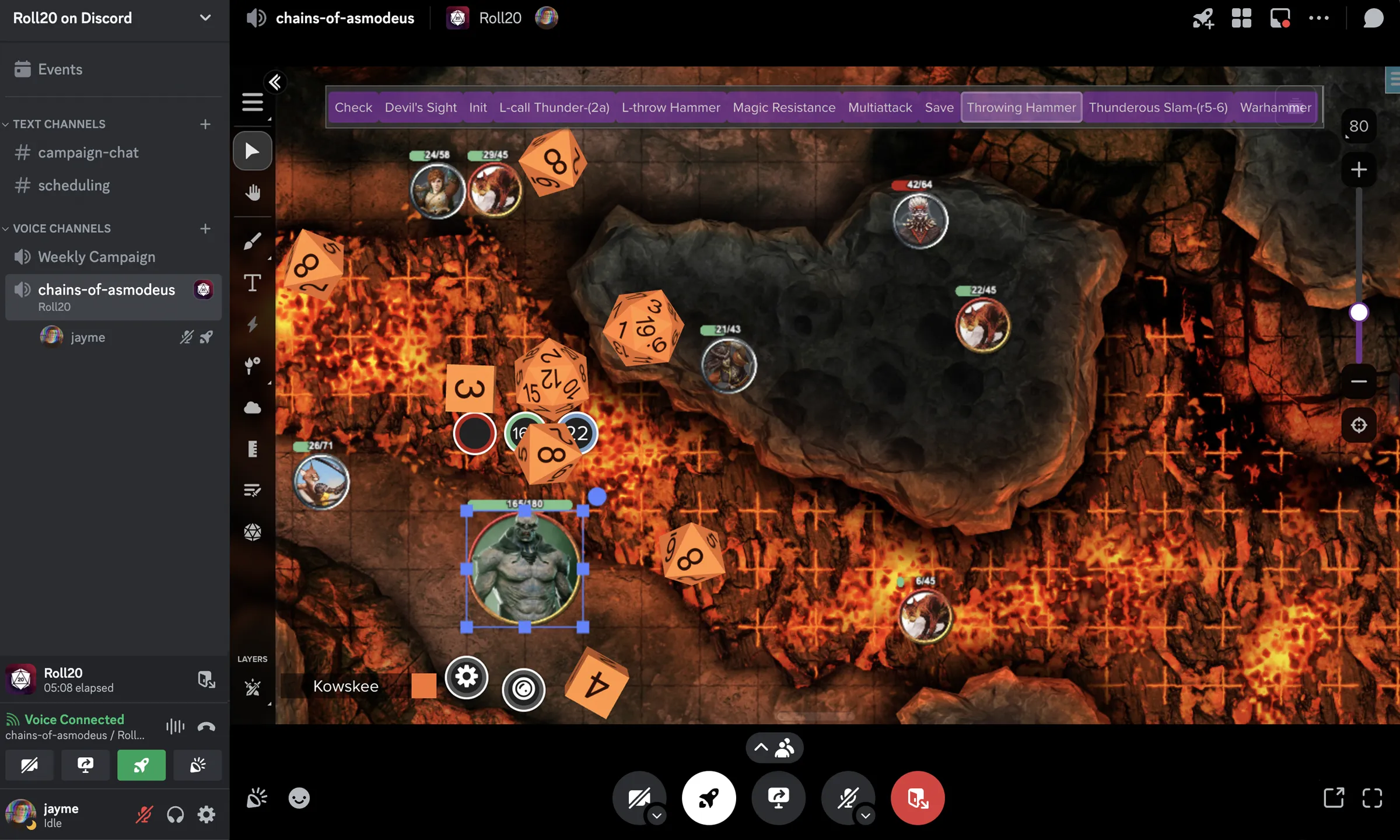Screen dimensions: 1400x840
Task: Open the token settings gear
Action: [x=466, y=677]
